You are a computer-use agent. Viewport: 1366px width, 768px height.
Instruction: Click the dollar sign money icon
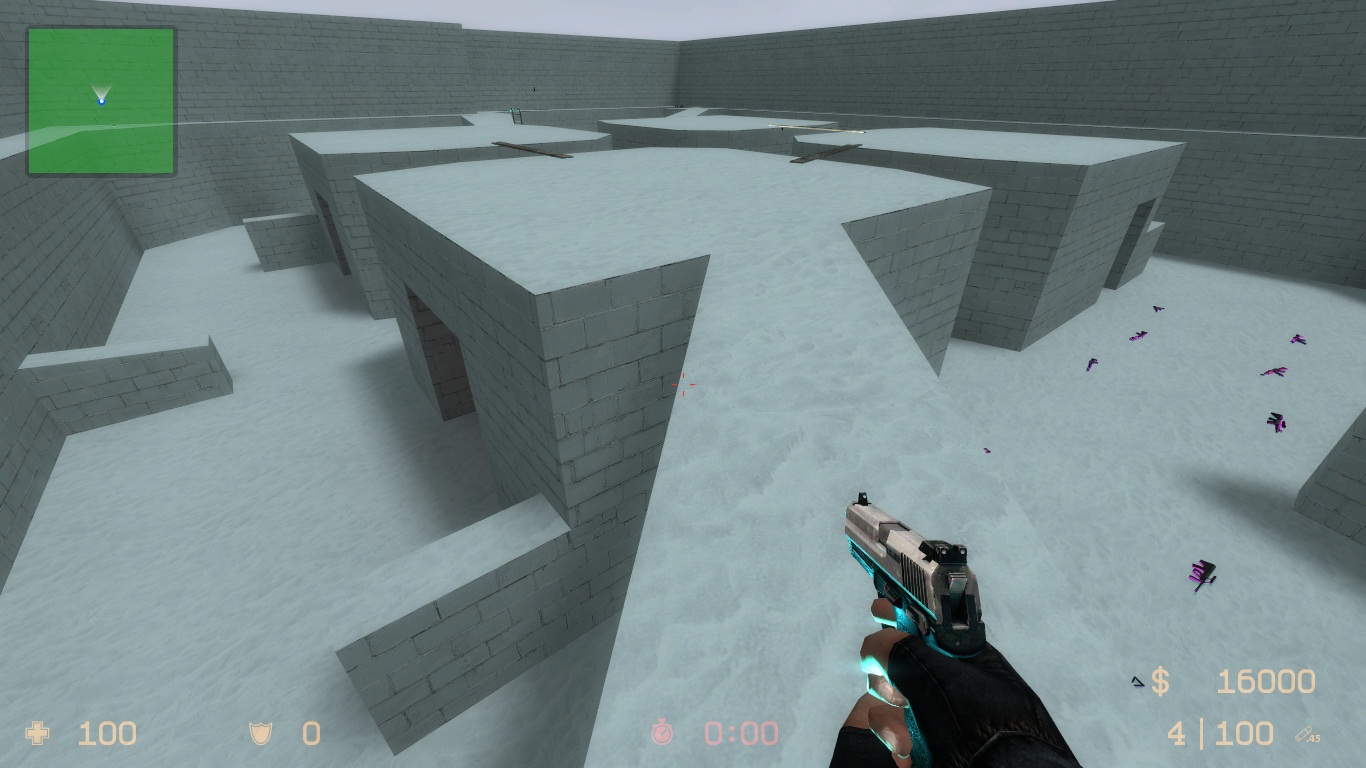point(1160,681)
